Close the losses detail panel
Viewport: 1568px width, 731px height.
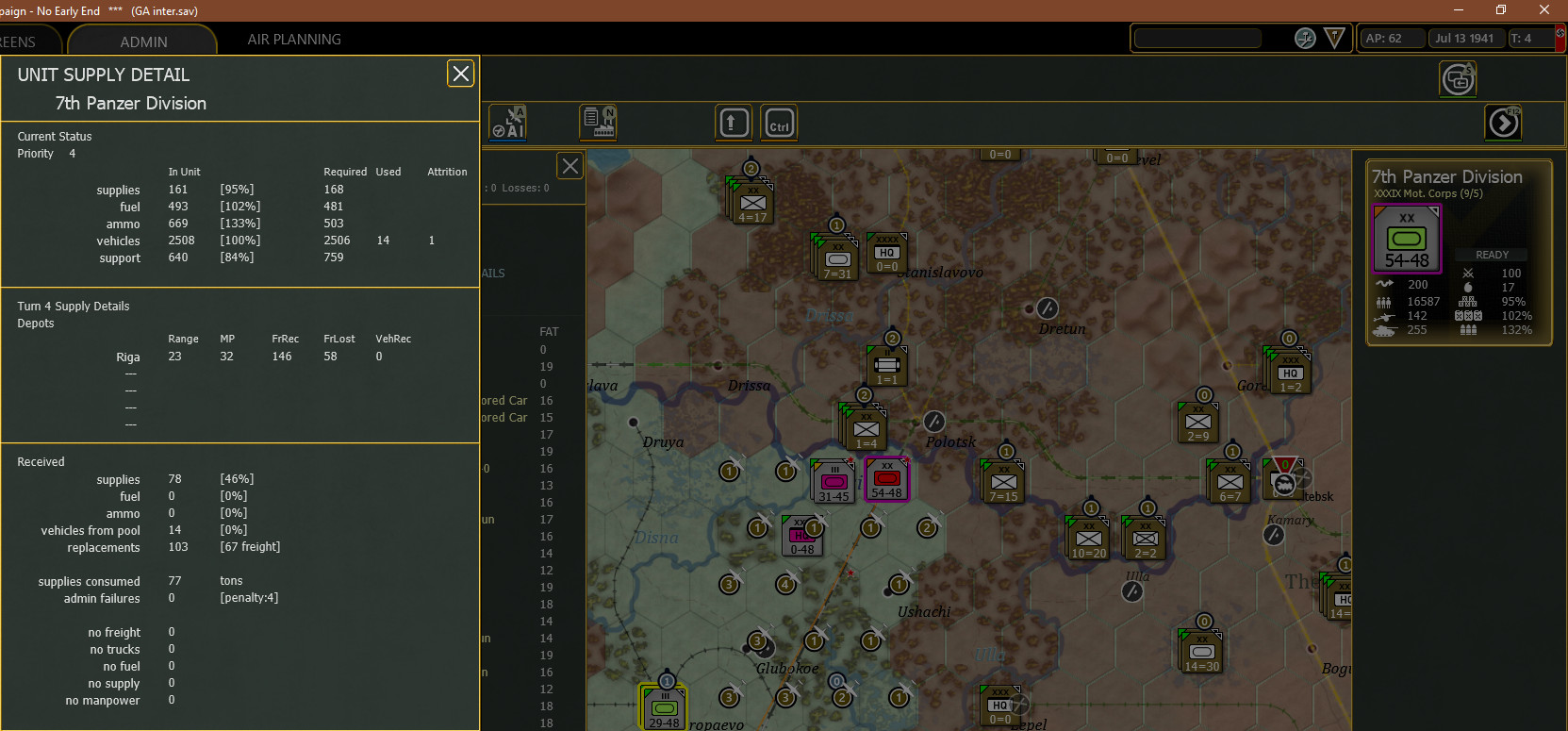[x=569, y=165]
